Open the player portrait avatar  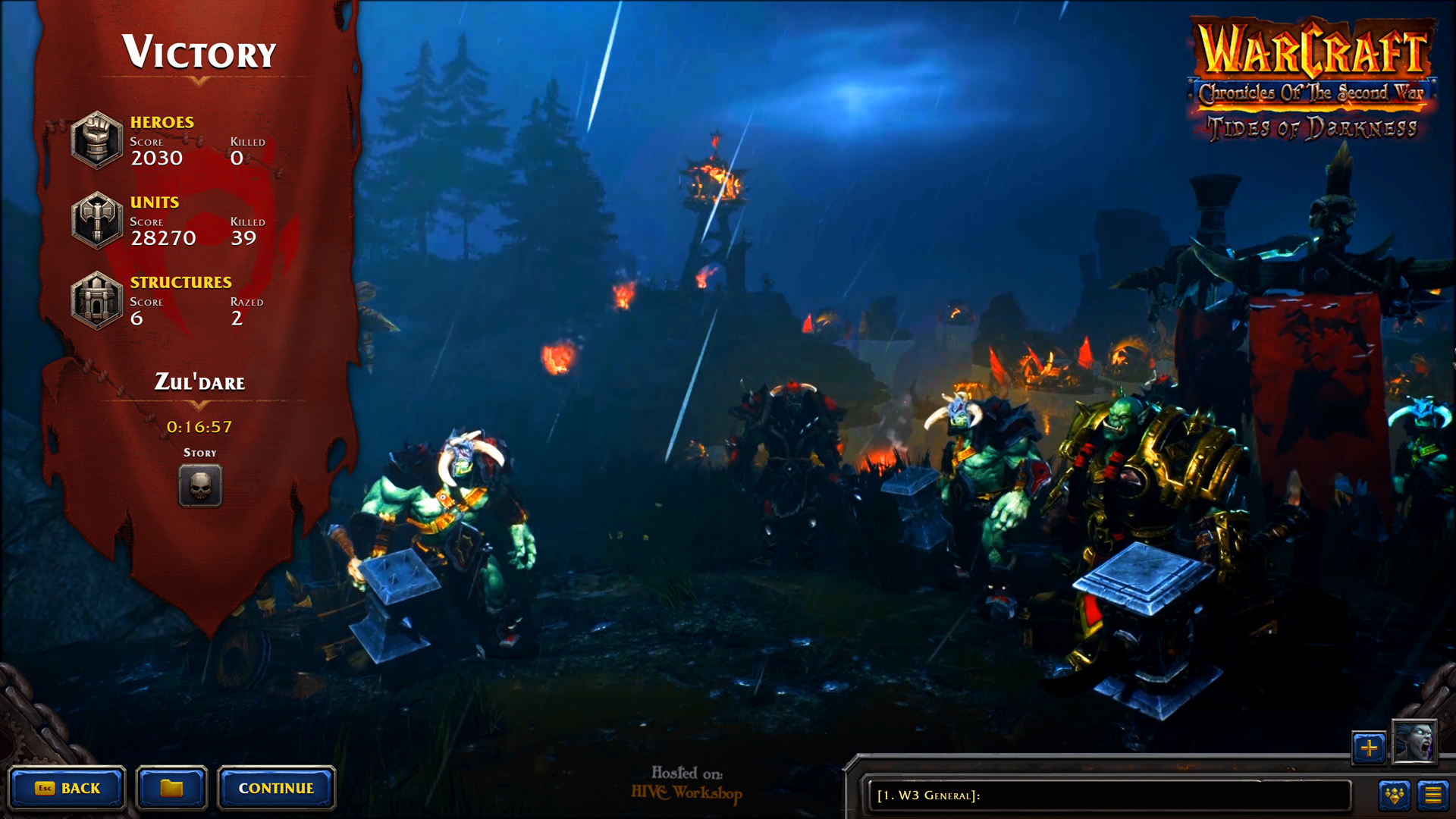1414,742
